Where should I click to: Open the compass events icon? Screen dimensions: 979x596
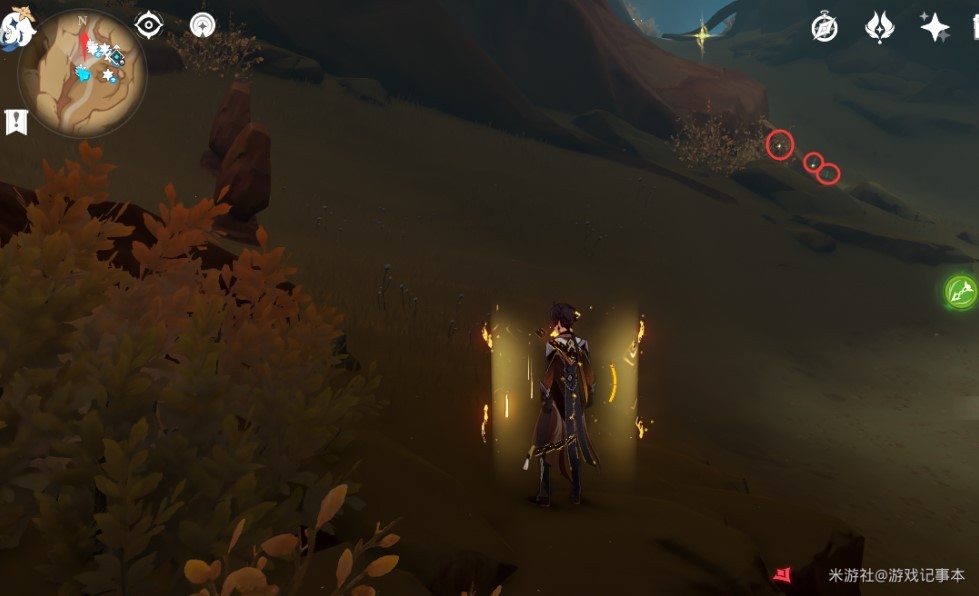coord(825,27)
